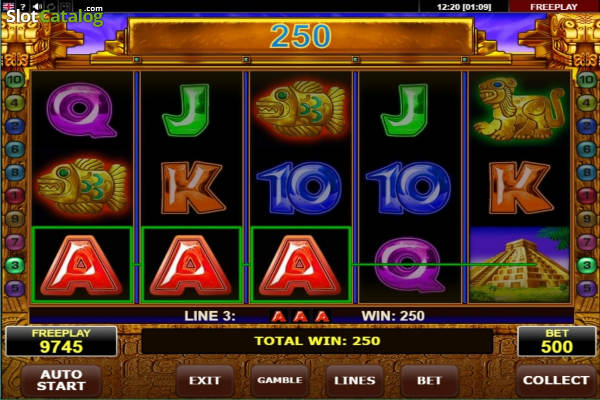This screenshot has height=400, width=600.
Task: Change the number of LINES
Action: (355, 380)
